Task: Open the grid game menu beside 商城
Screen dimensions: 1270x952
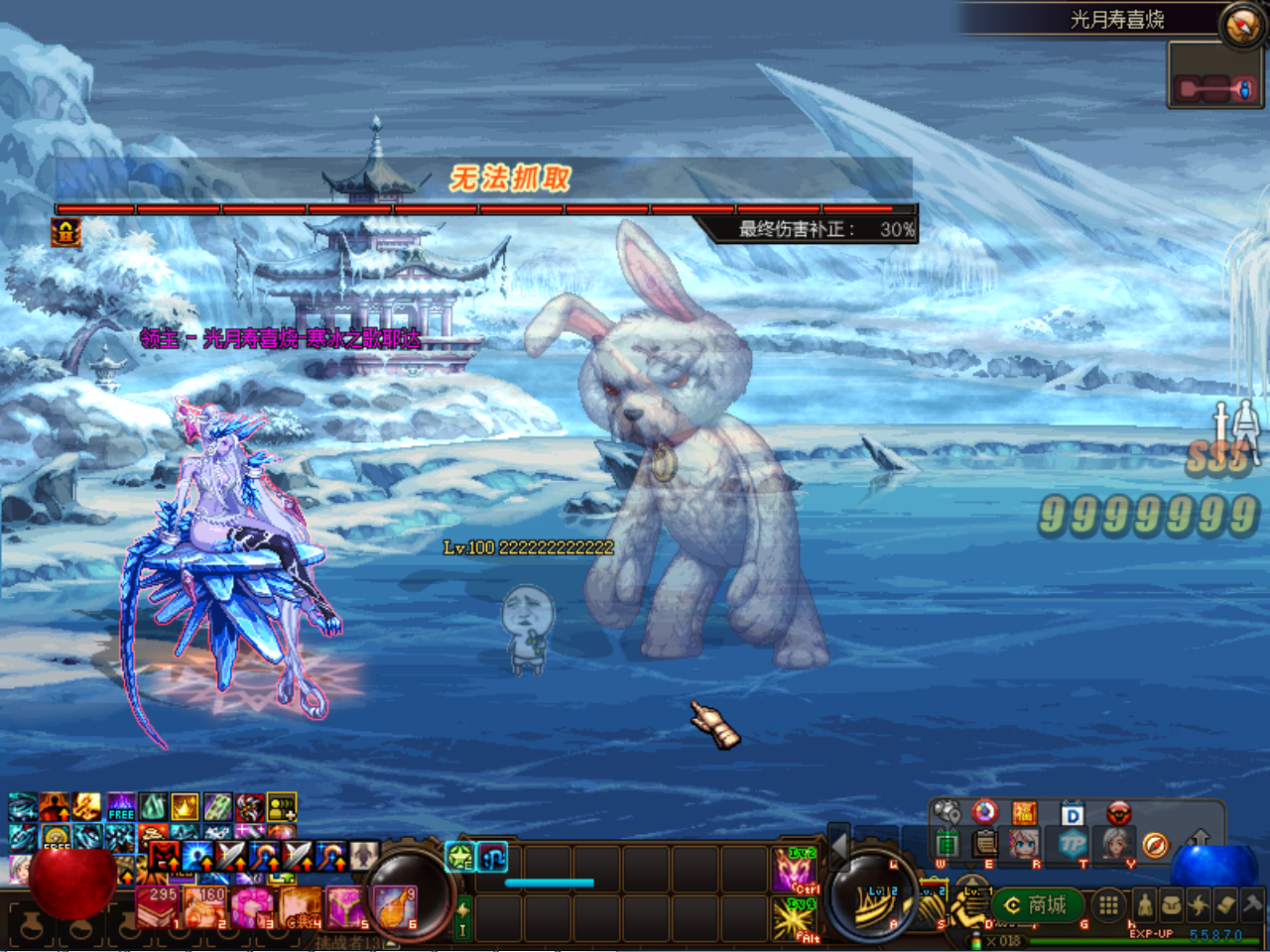Action: point(1108,904)
